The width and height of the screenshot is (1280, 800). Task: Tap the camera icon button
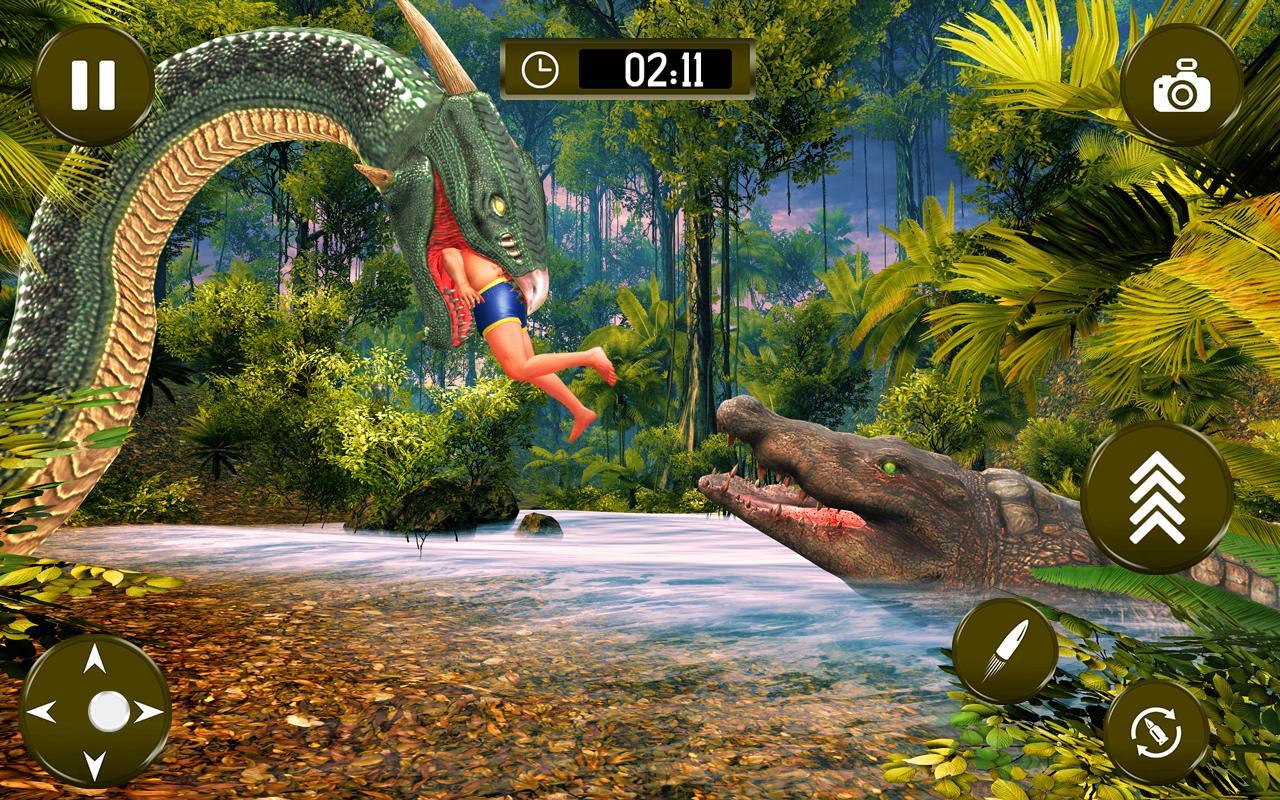point(1181,85)
